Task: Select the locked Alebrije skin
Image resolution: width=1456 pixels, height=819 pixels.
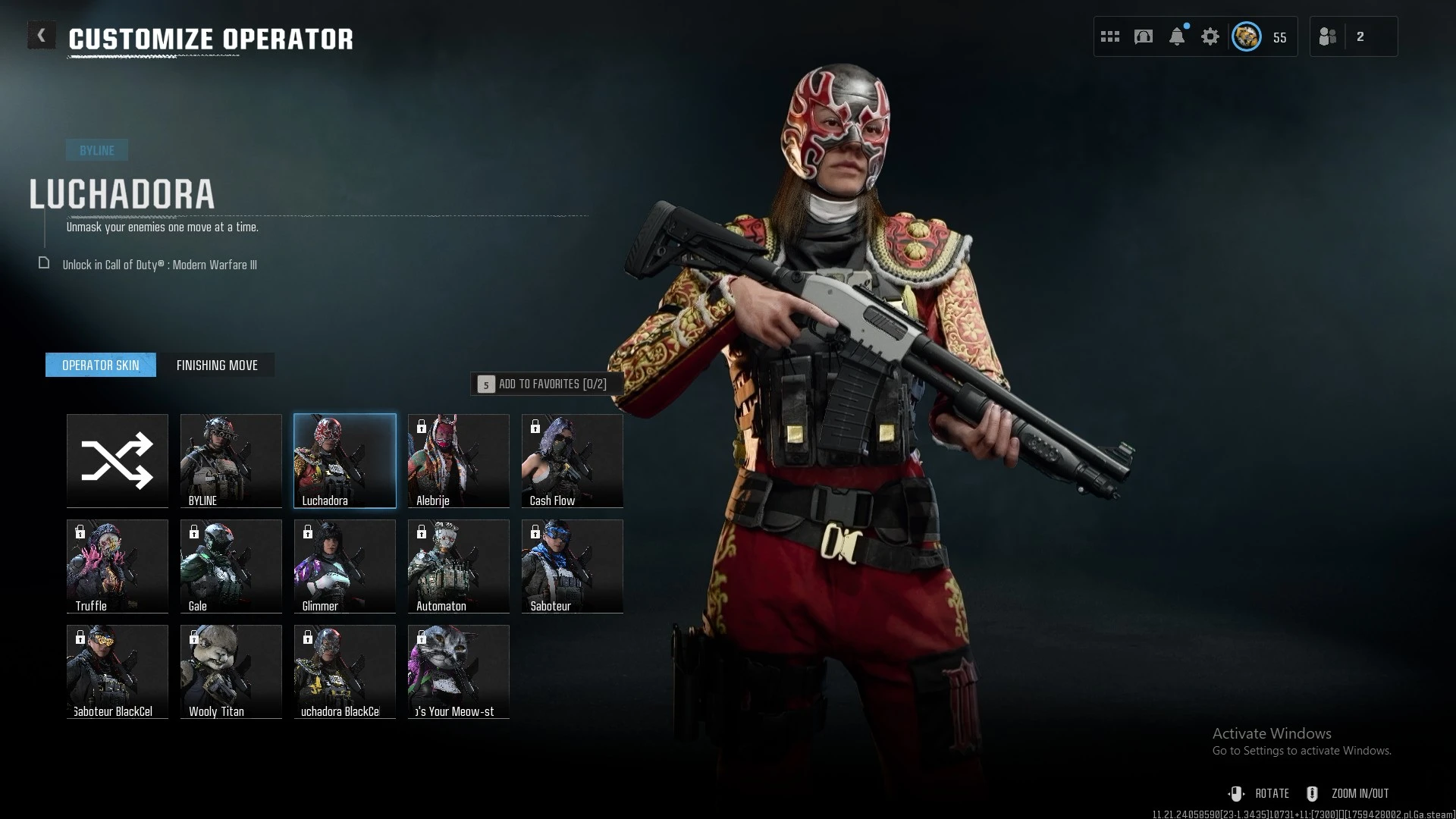Action: point(459,460)
